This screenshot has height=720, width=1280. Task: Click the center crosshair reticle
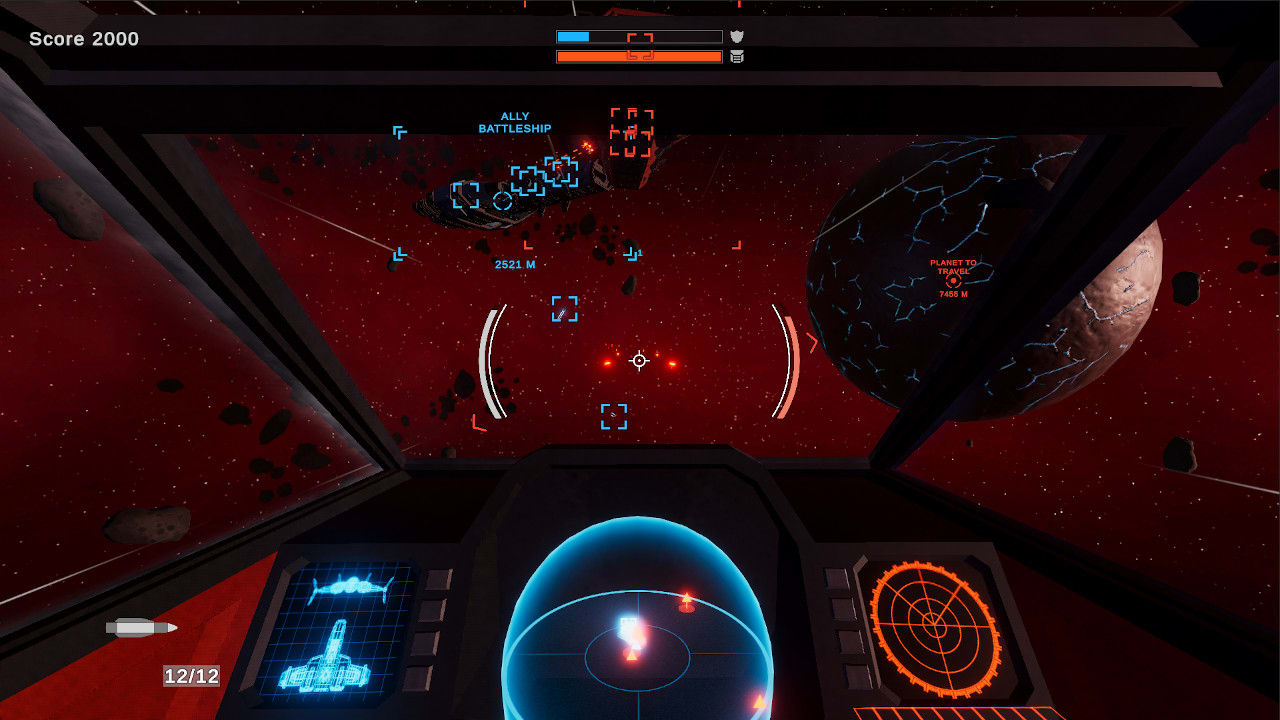[637, 359]
